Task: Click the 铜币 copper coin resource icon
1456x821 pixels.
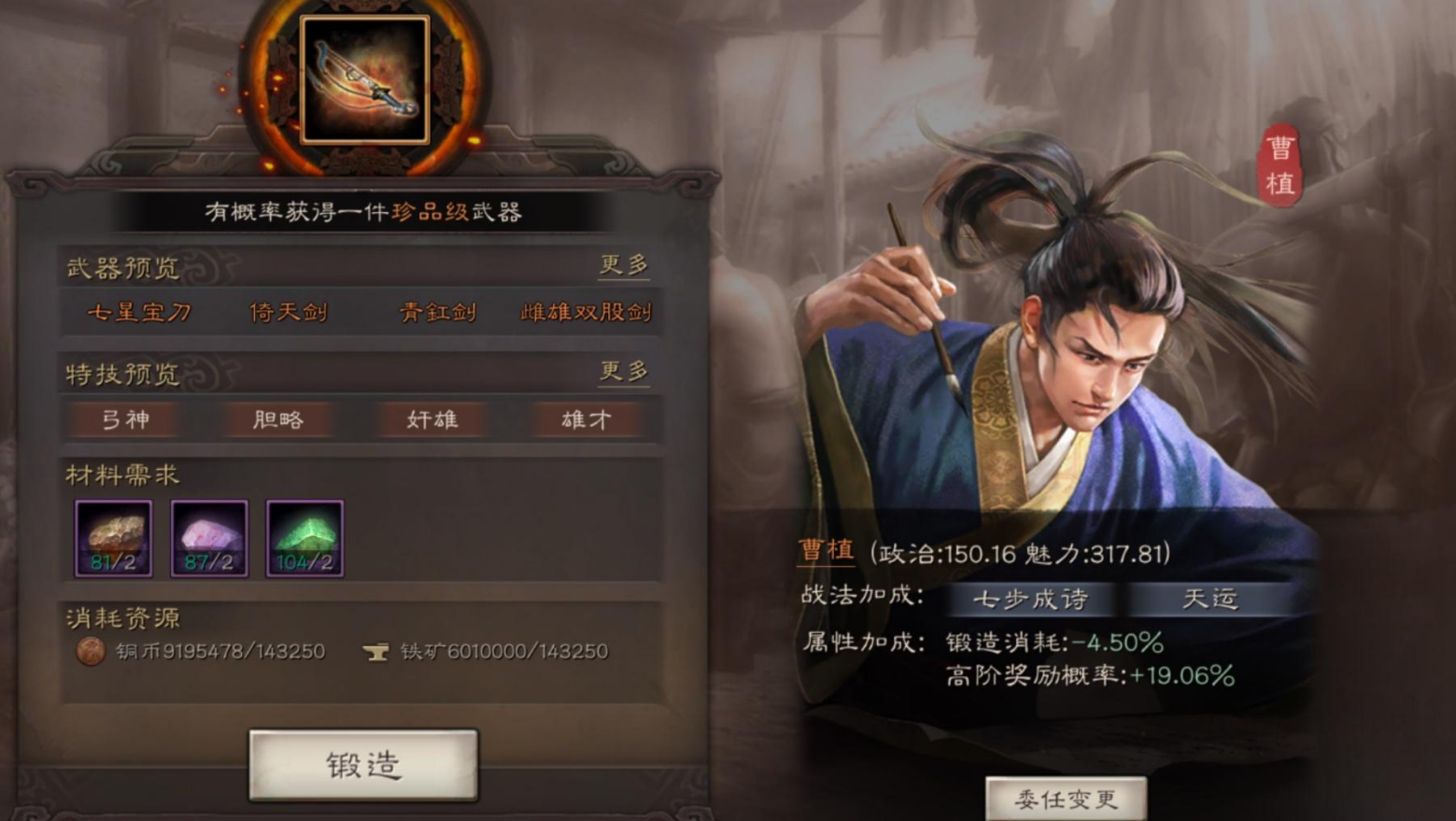Action: point(91,652)
